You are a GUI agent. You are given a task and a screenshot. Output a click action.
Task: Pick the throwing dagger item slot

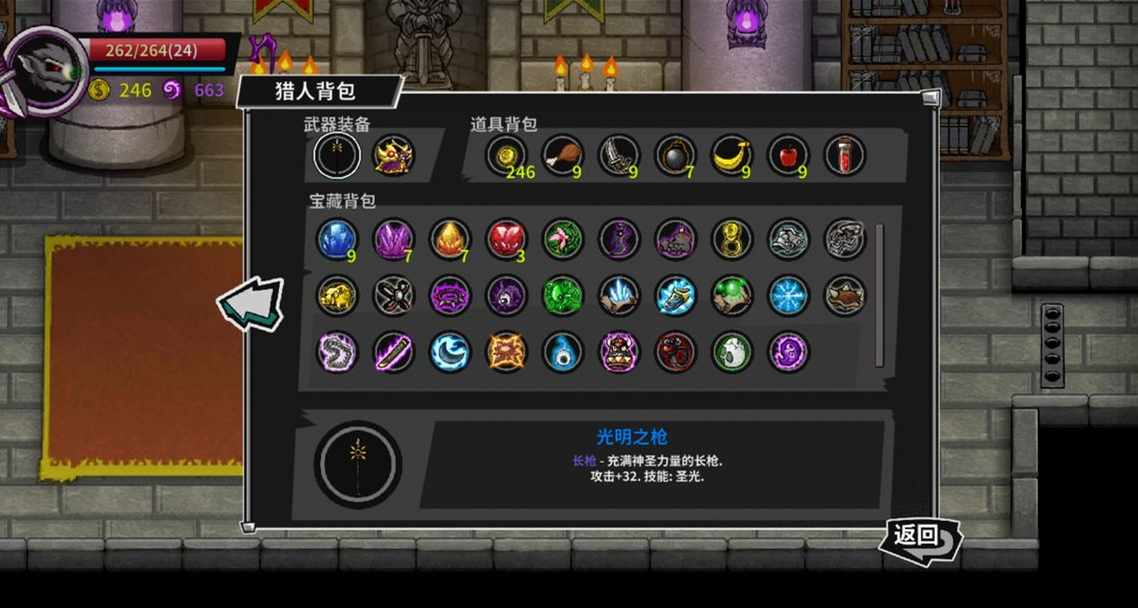click(618, 155)
